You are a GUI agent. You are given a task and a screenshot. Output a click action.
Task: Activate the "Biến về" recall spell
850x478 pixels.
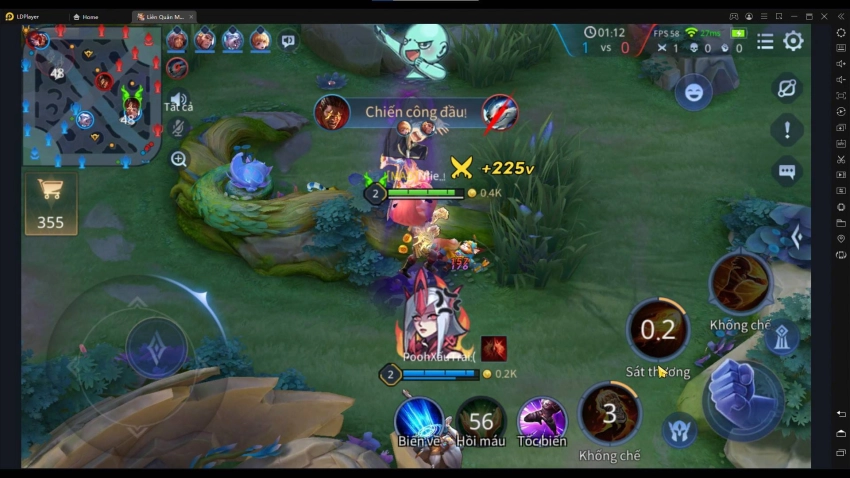click(420, 419)
